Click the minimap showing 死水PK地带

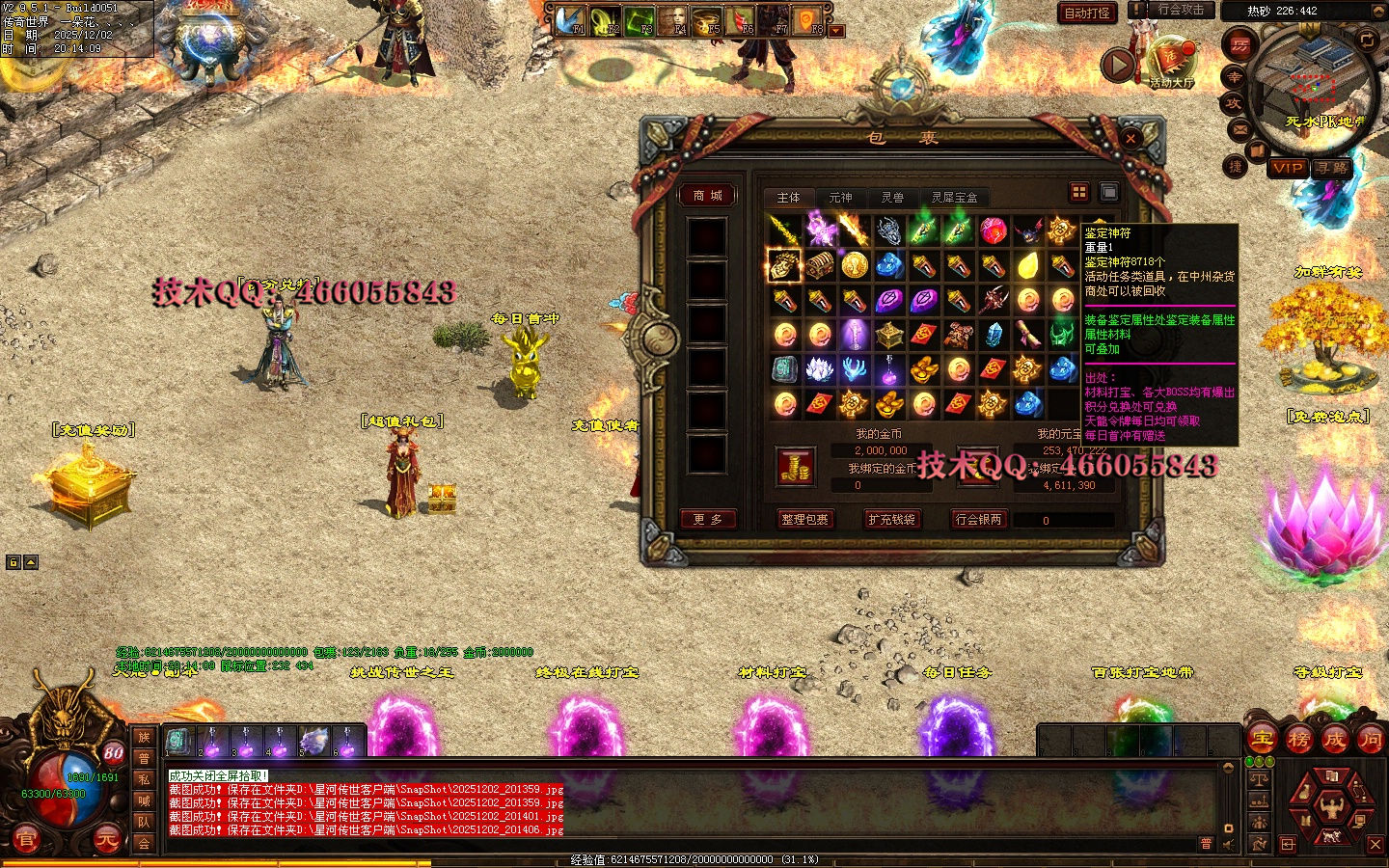(1314, 89)
